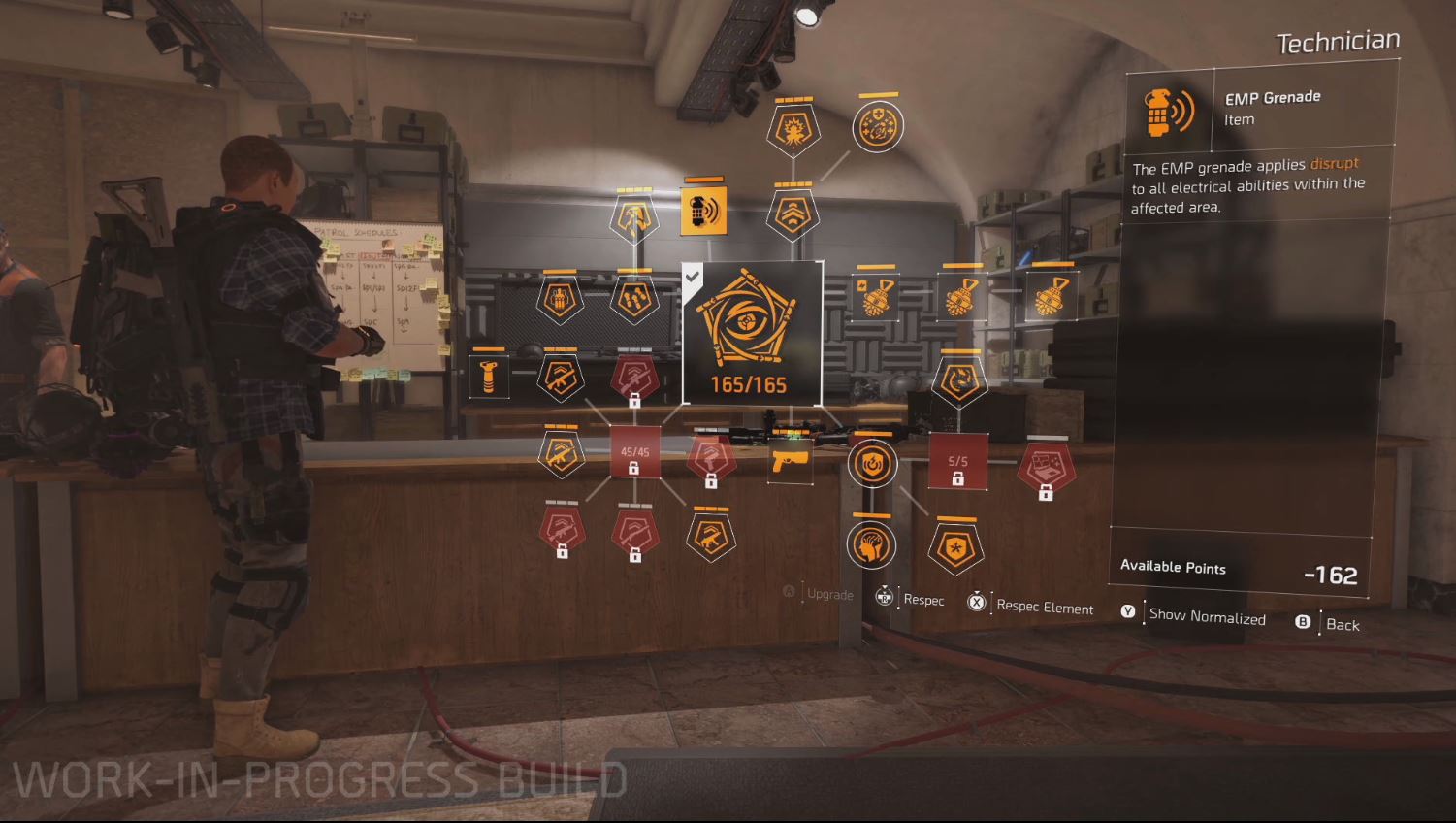Click the 45/45 ammo capacity progress node
Viewport: 1456px width, 823px height.
point(636,452)
